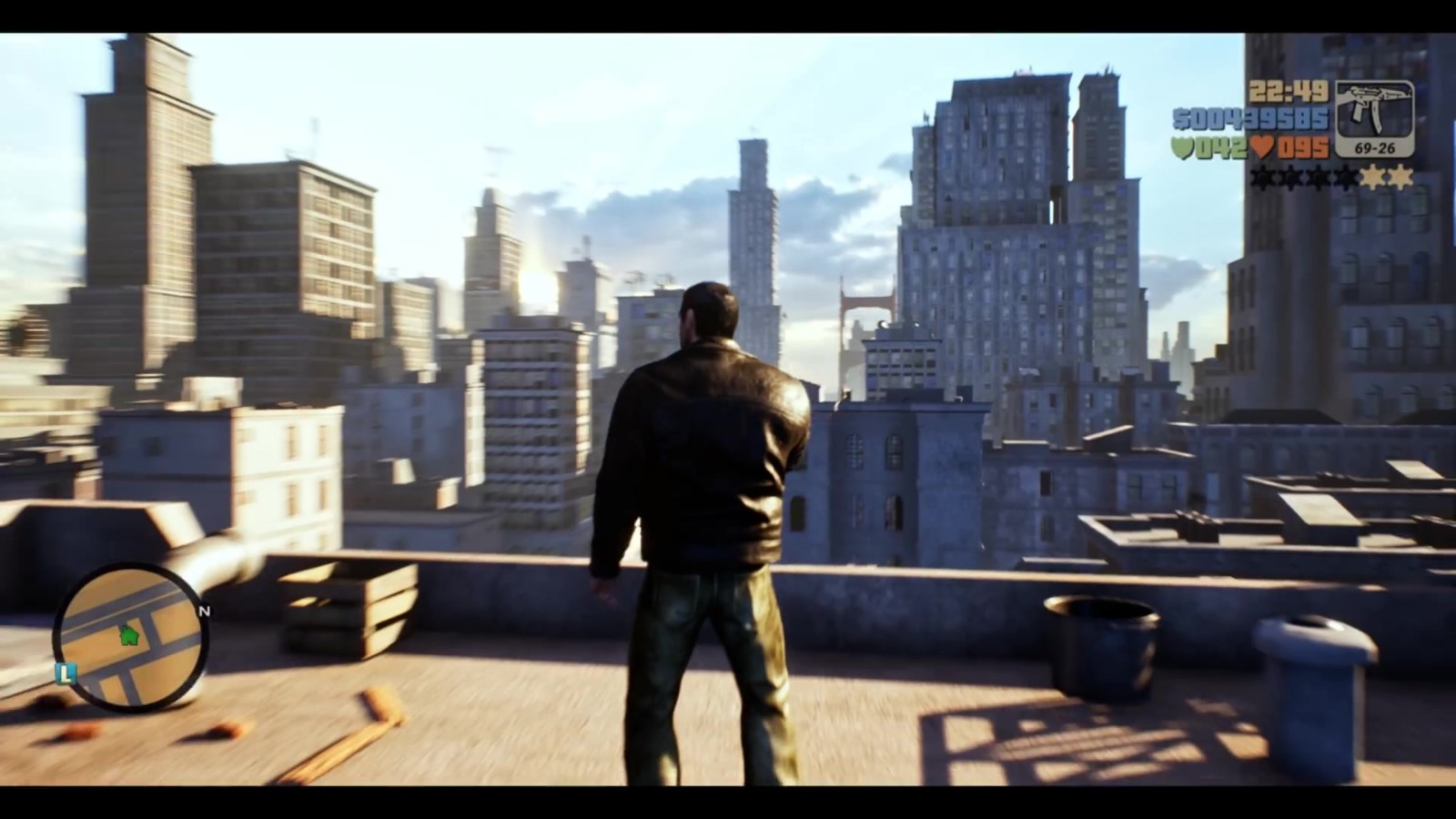The height and width of the screenshot is (819, 1456).
Task: Select the health value reading 095
Action: point(1303,147)
